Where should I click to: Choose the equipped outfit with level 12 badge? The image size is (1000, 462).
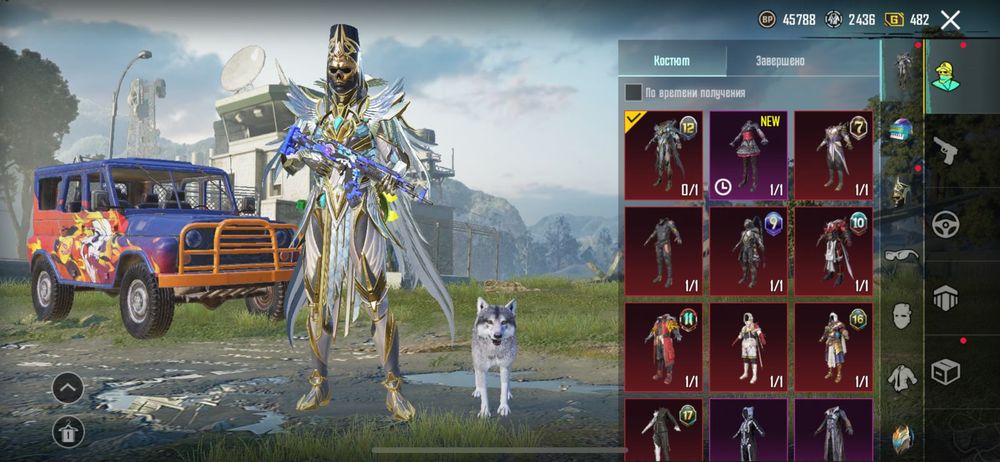point(663,155)
